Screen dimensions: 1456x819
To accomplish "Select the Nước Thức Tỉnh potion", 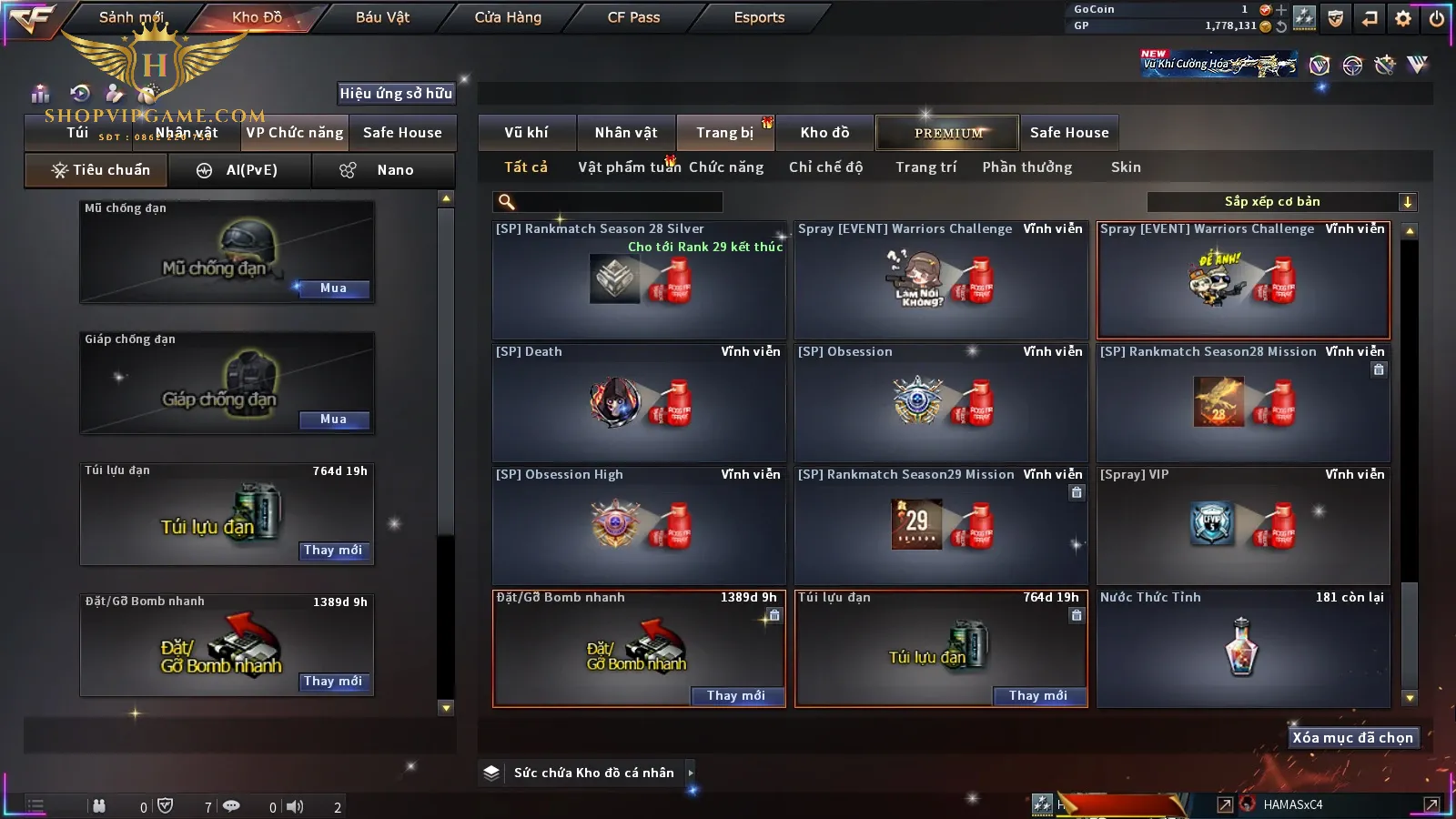I will point(1242,648).
